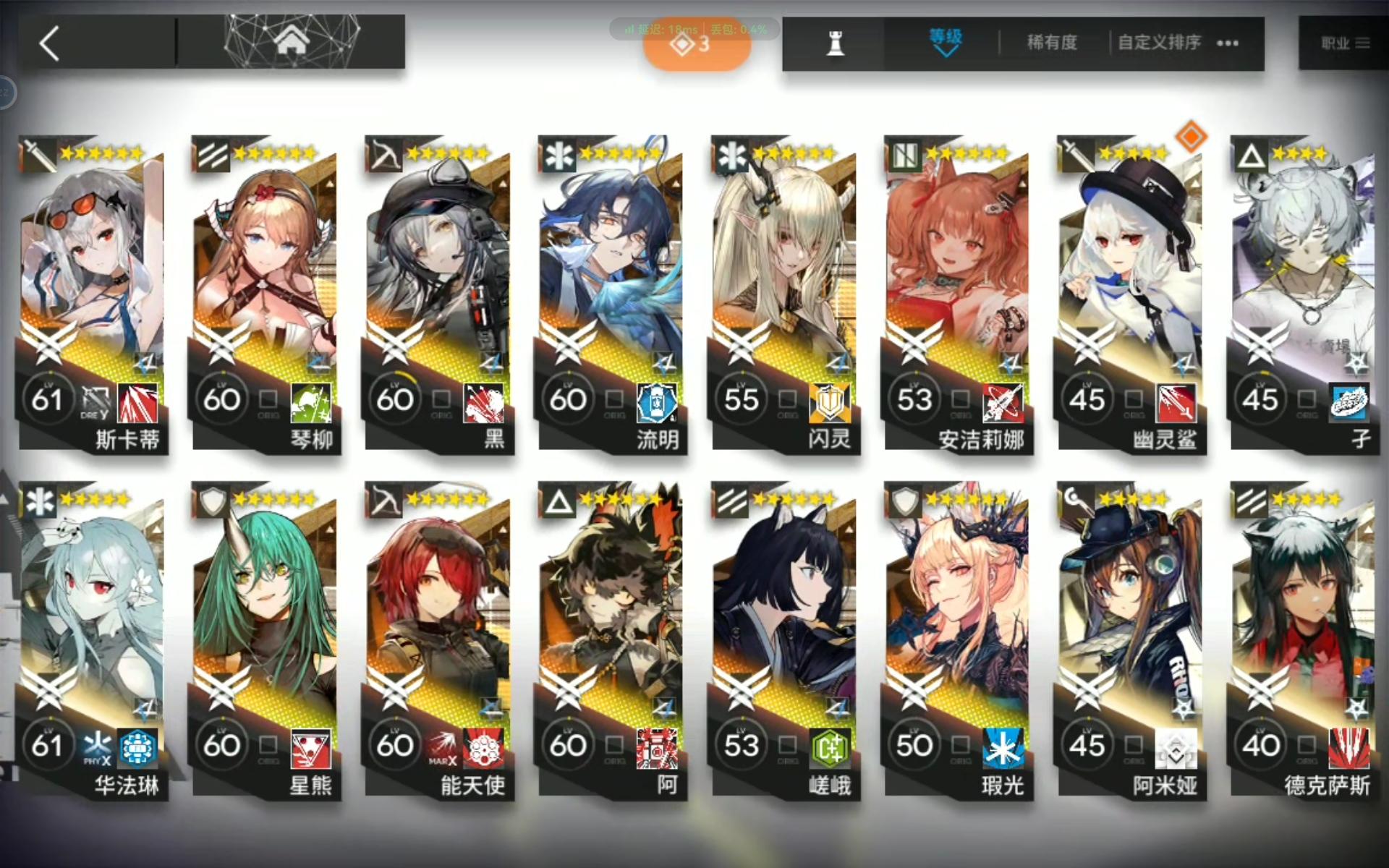The height and width of the screenshot is (868, 1389).
Task: Select the home icon in top navigation
Action: tap(292, 41)
